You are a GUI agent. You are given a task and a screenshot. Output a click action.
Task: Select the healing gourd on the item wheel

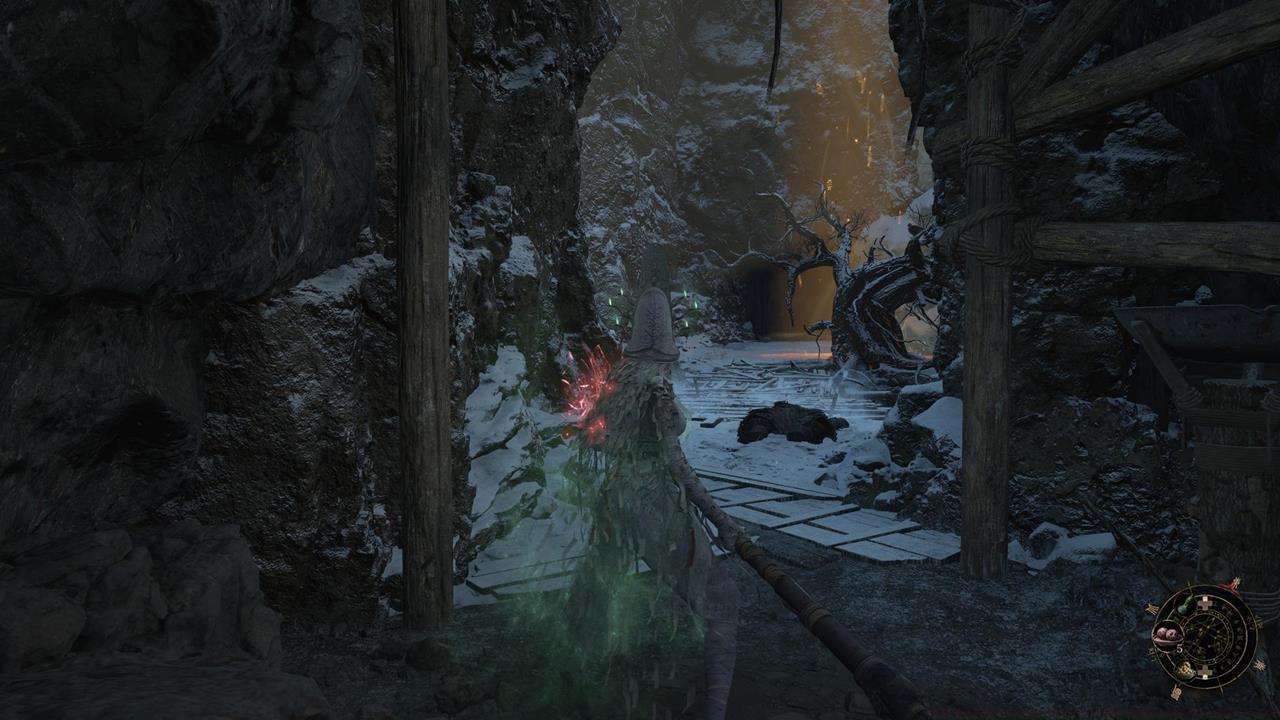1184,604
